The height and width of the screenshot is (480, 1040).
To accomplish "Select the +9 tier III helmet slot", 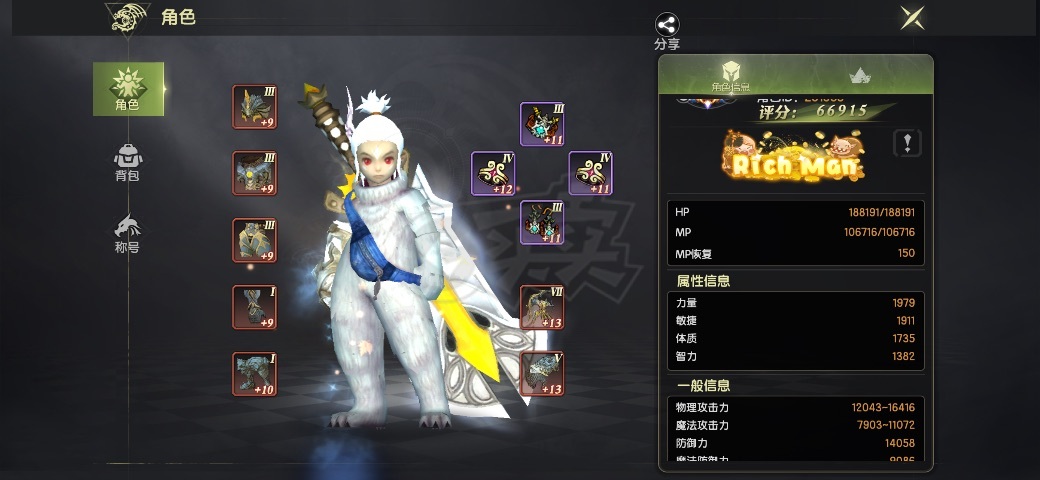I will click(255, 107).
